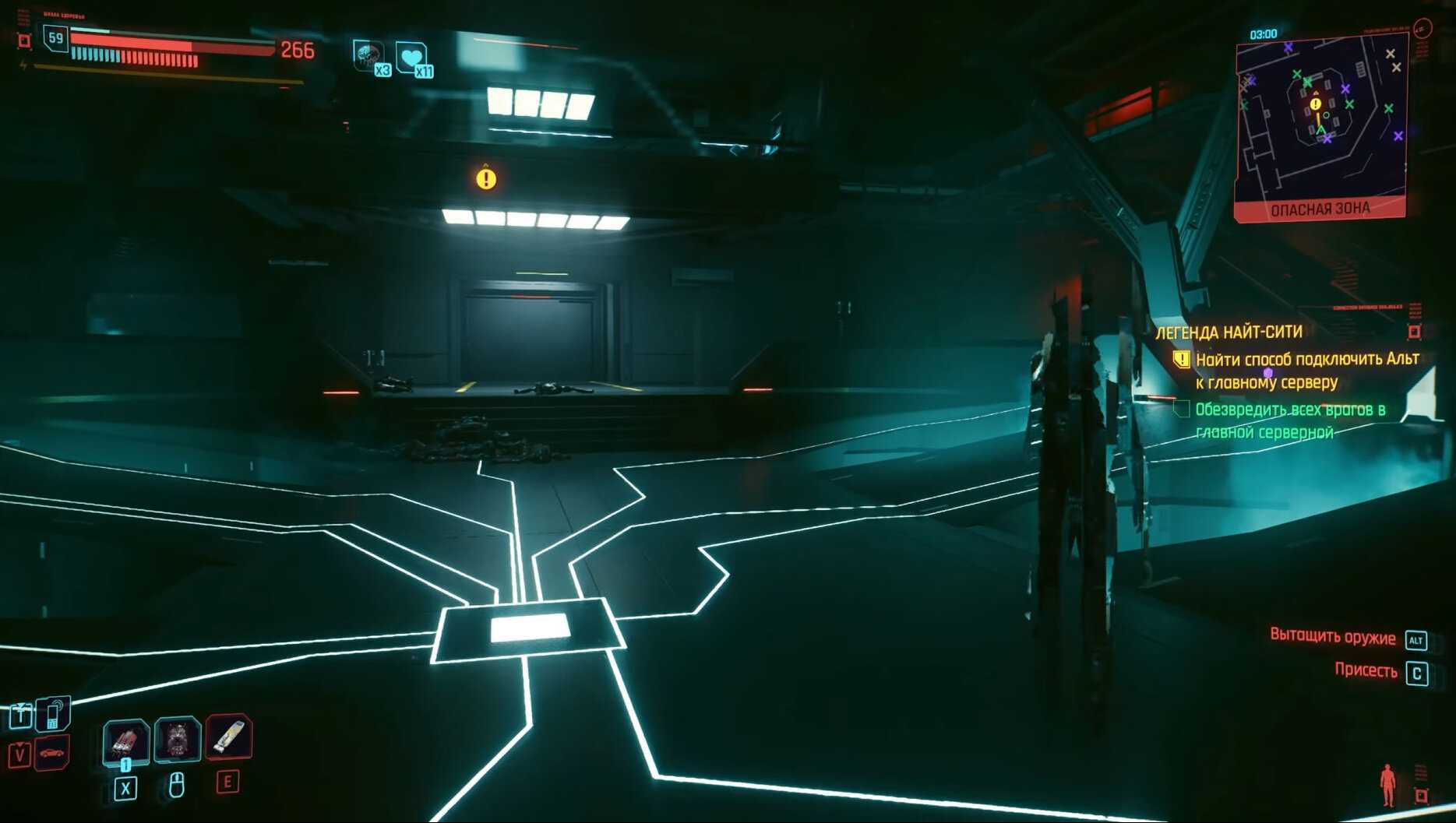Screen dimensions: 1456x823
Task: Click the yellow objective marker on the minimap
Action: (x=1316, y=104)
